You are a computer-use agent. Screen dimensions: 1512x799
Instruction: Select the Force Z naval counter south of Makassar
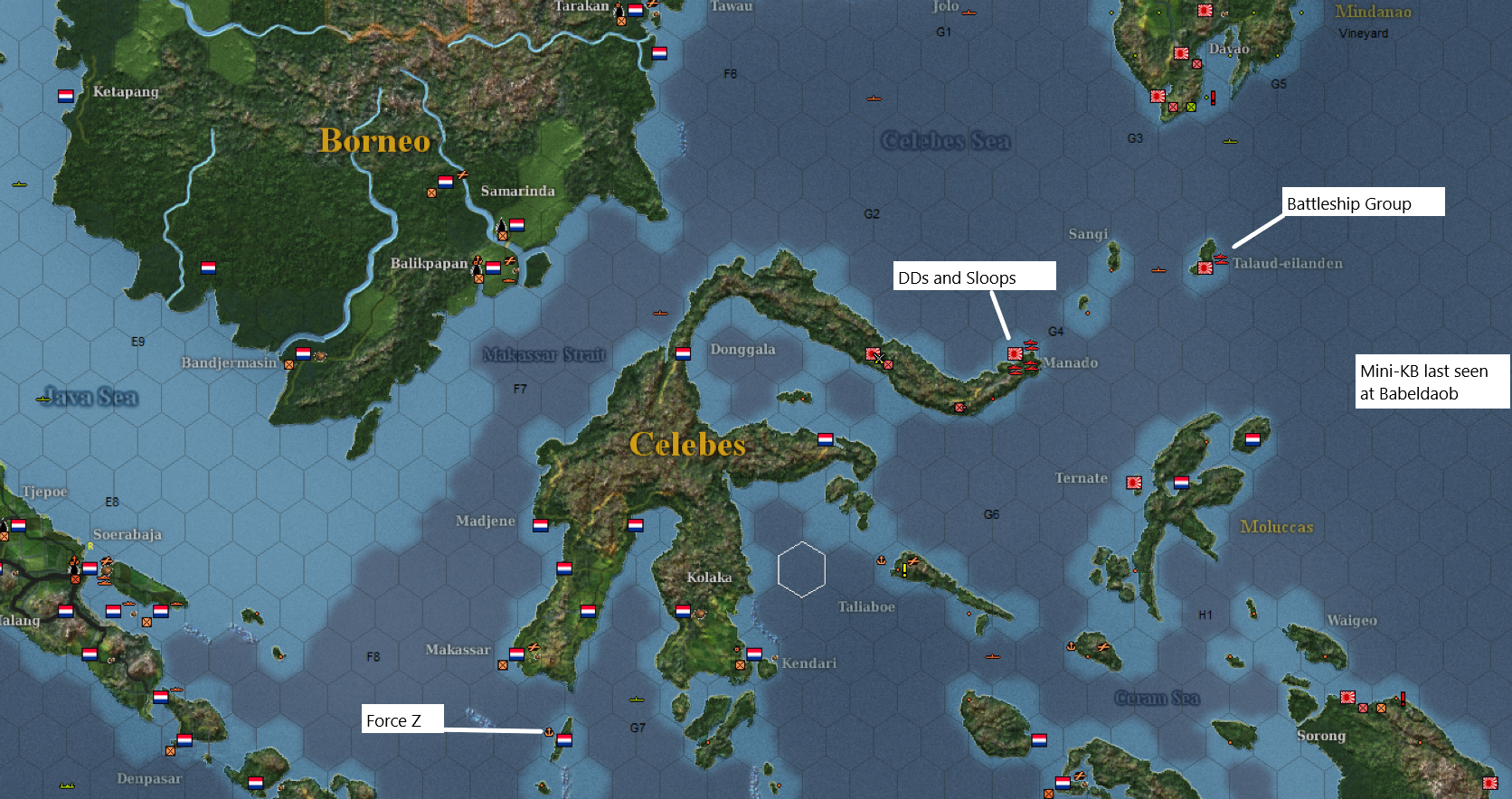coord(564,740)
